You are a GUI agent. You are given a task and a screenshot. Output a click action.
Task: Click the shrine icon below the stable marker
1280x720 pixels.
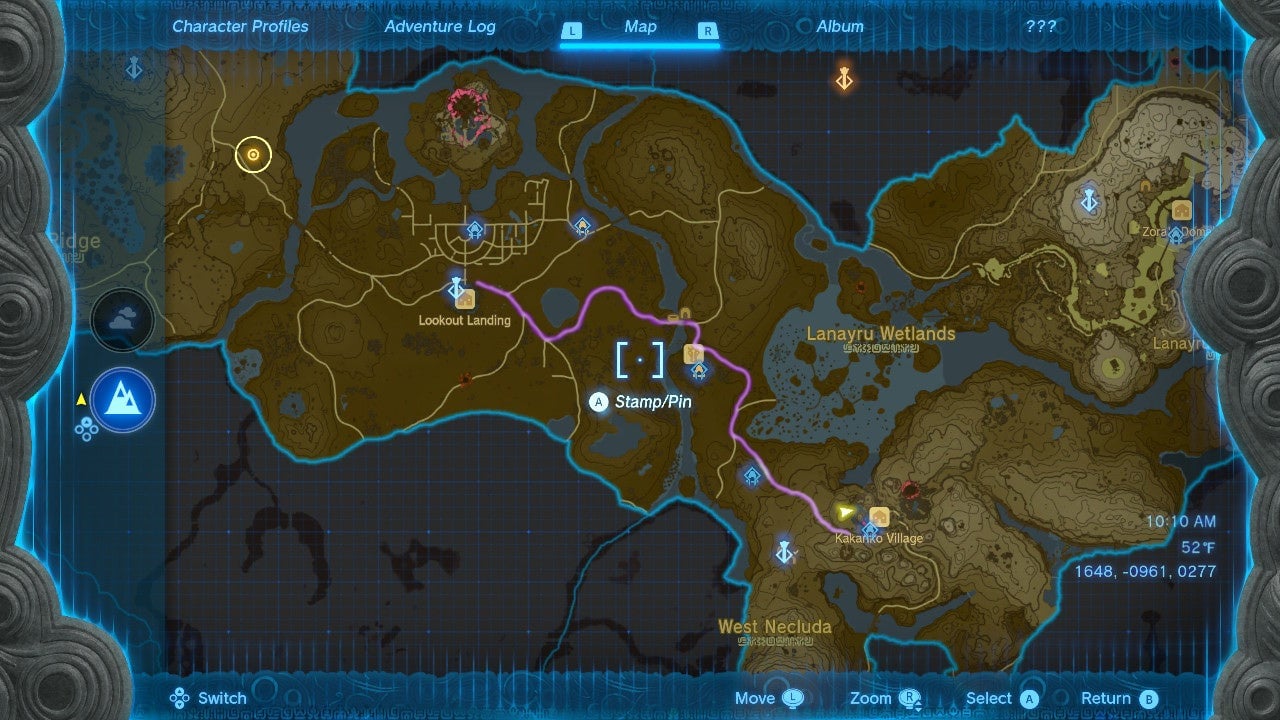coord(697,370)
